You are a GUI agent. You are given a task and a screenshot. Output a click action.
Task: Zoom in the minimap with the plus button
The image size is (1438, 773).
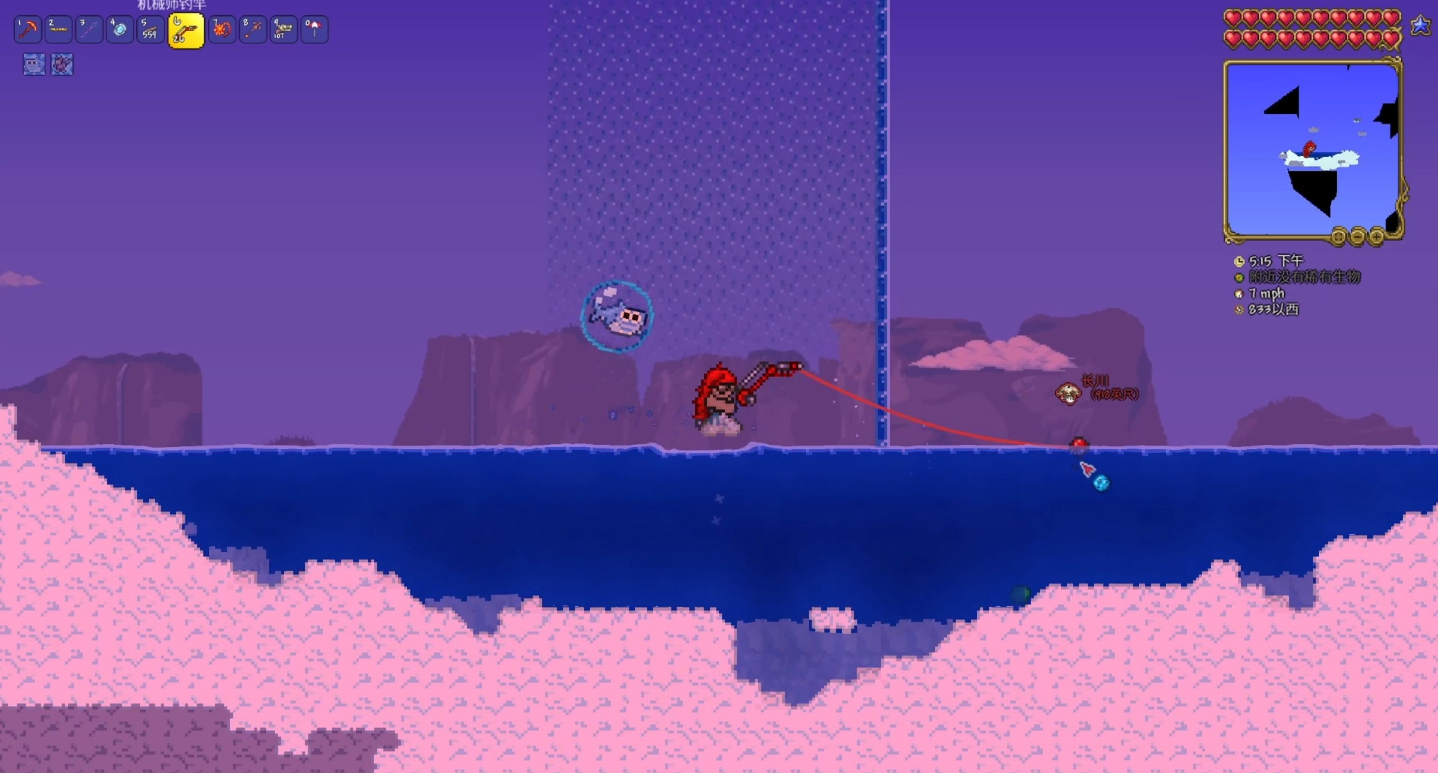[x=1376, y=237]
